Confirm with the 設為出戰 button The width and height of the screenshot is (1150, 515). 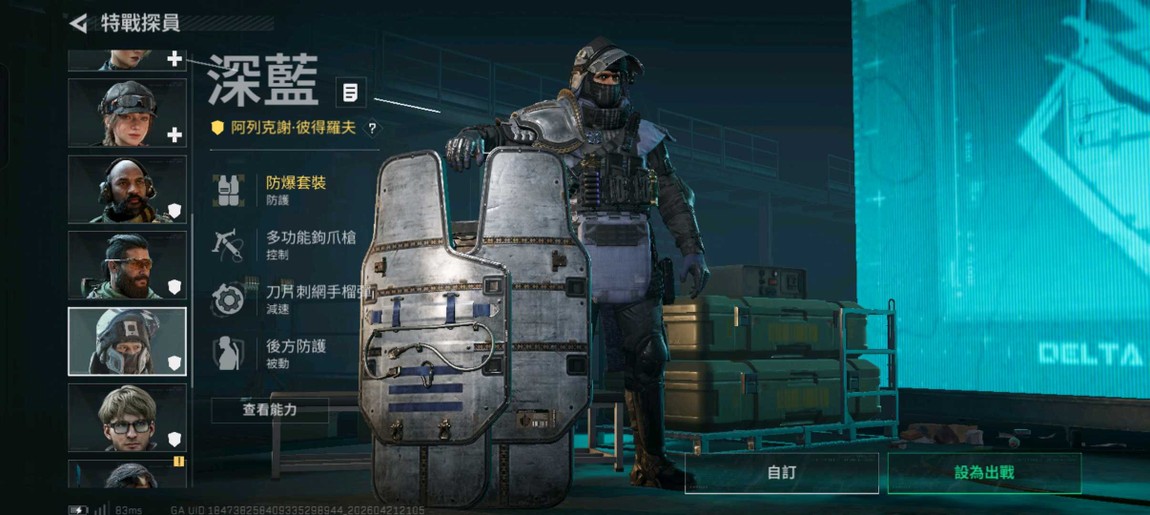pos(984,473)
